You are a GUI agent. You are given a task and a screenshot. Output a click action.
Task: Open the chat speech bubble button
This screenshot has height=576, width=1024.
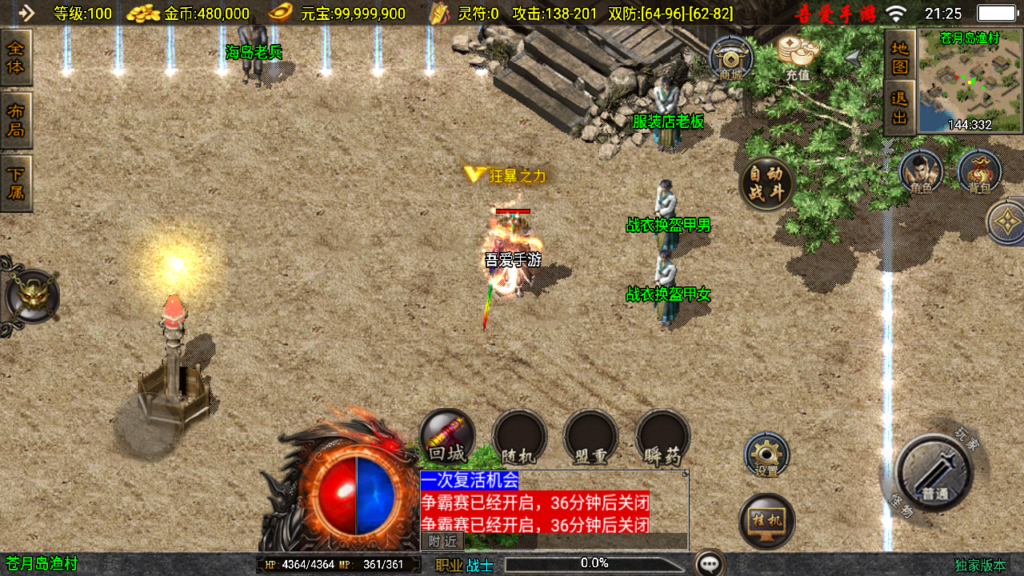coord(710,563)
